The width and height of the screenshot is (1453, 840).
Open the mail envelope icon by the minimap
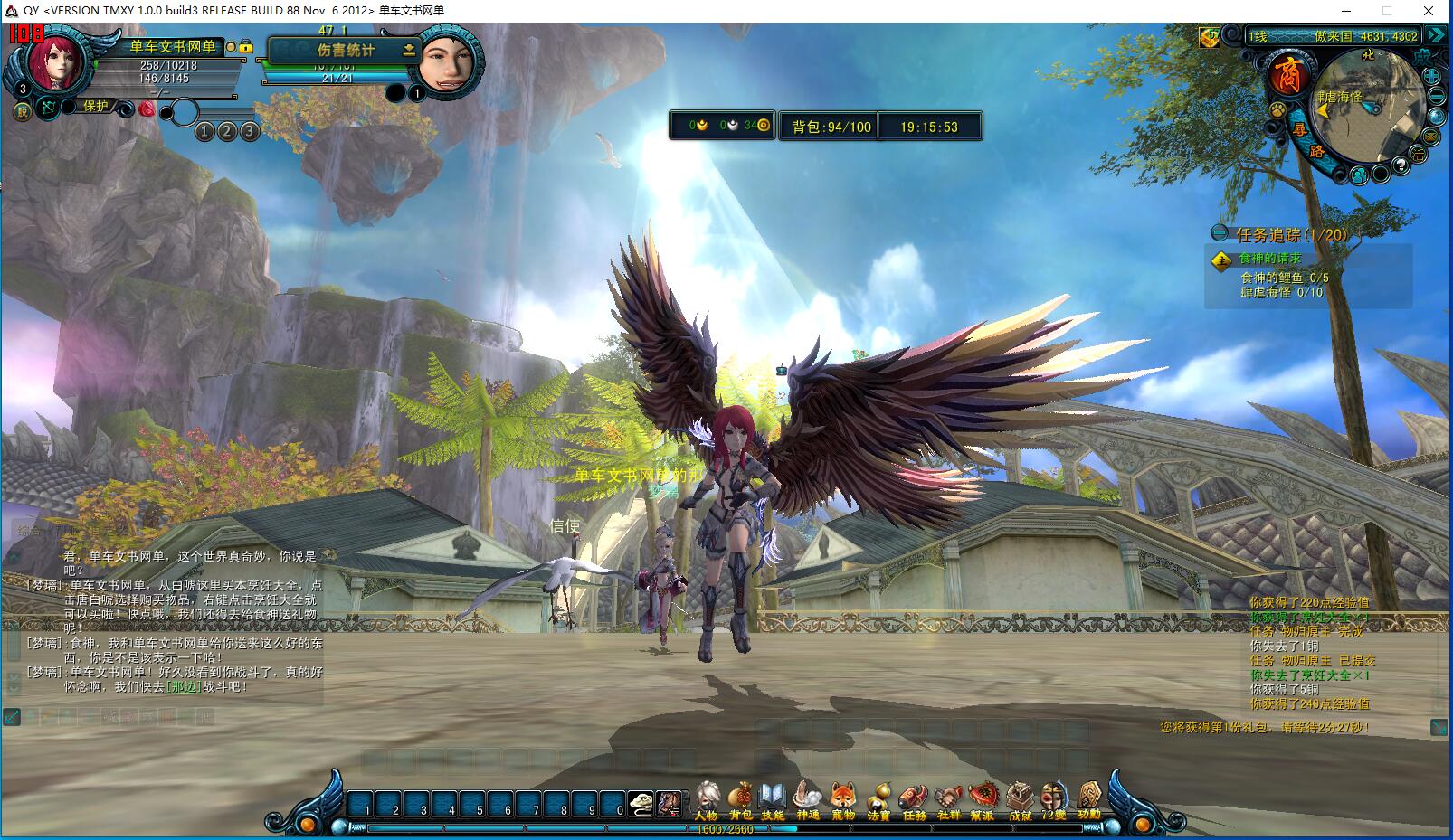[1430, 137]
